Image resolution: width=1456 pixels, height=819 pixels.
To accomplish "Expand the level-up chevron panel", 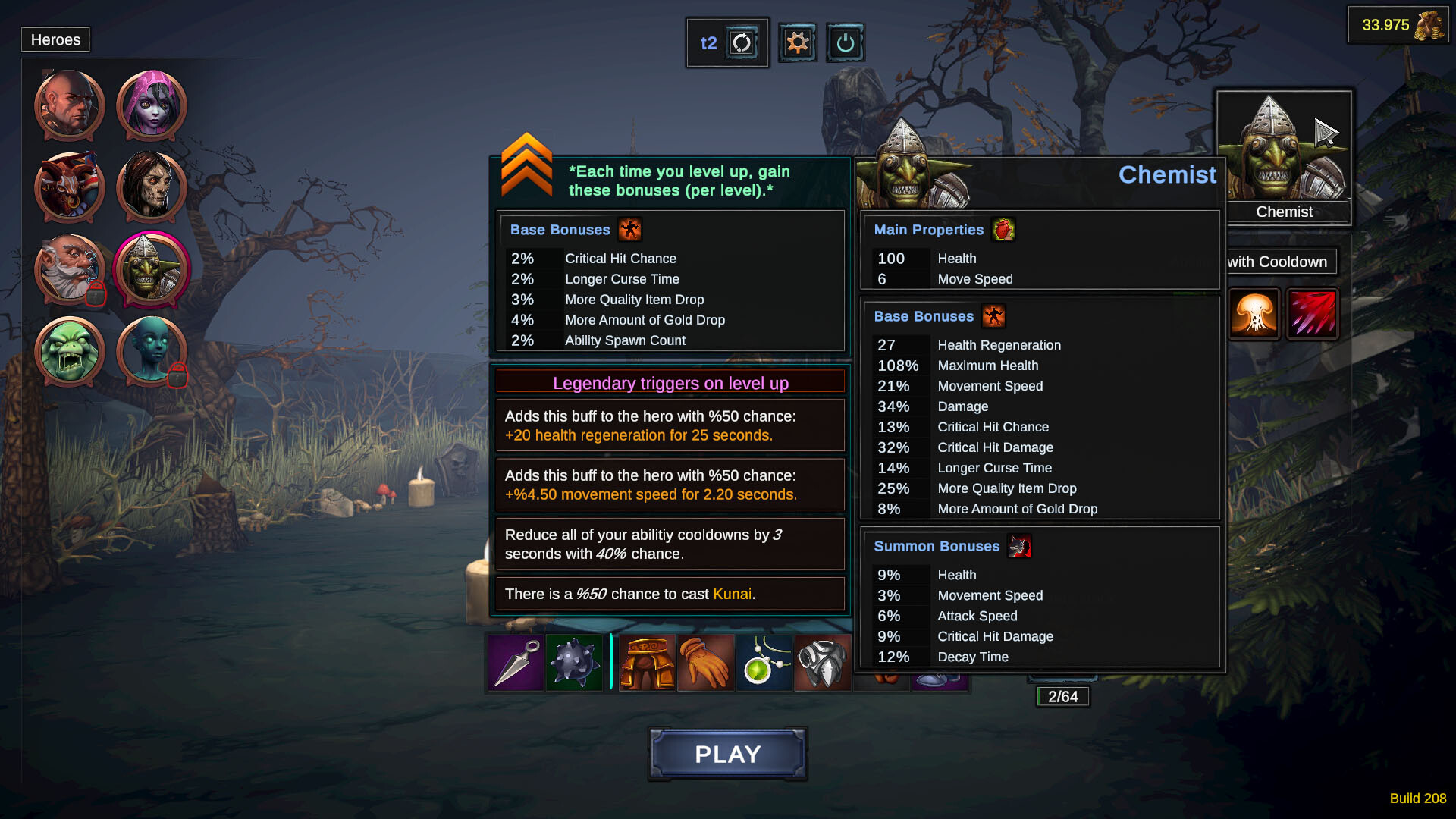I will [x=526, y=168].
